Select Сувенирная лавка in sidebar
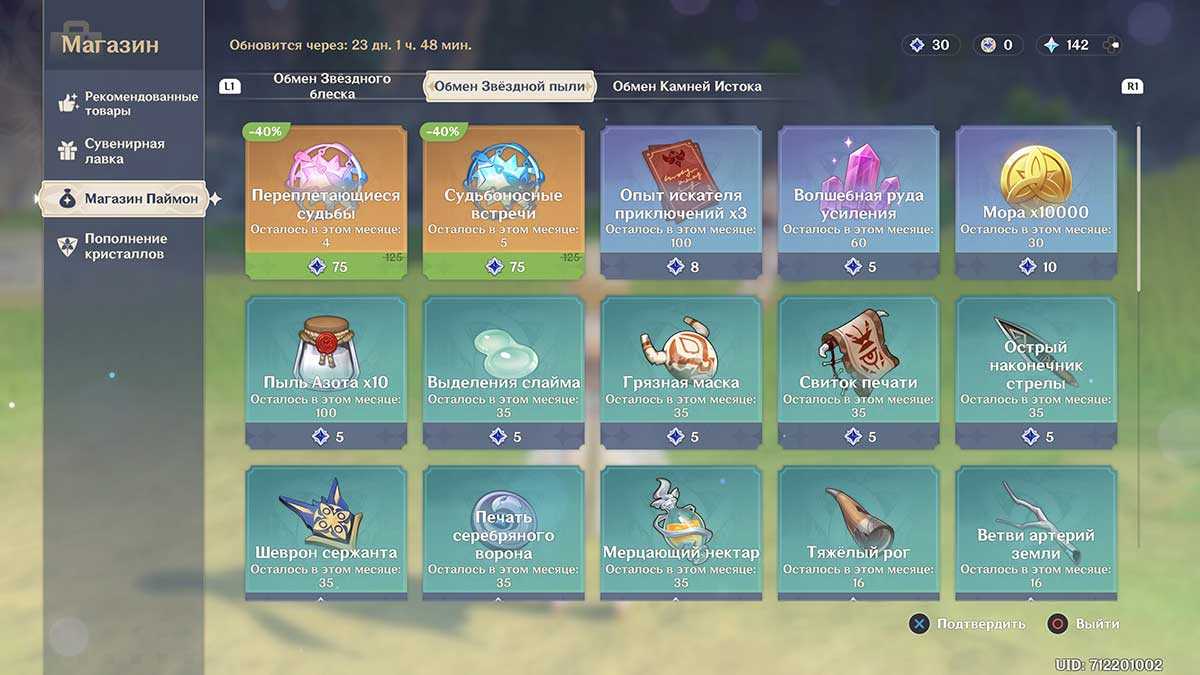 click(x=125, y=151)
